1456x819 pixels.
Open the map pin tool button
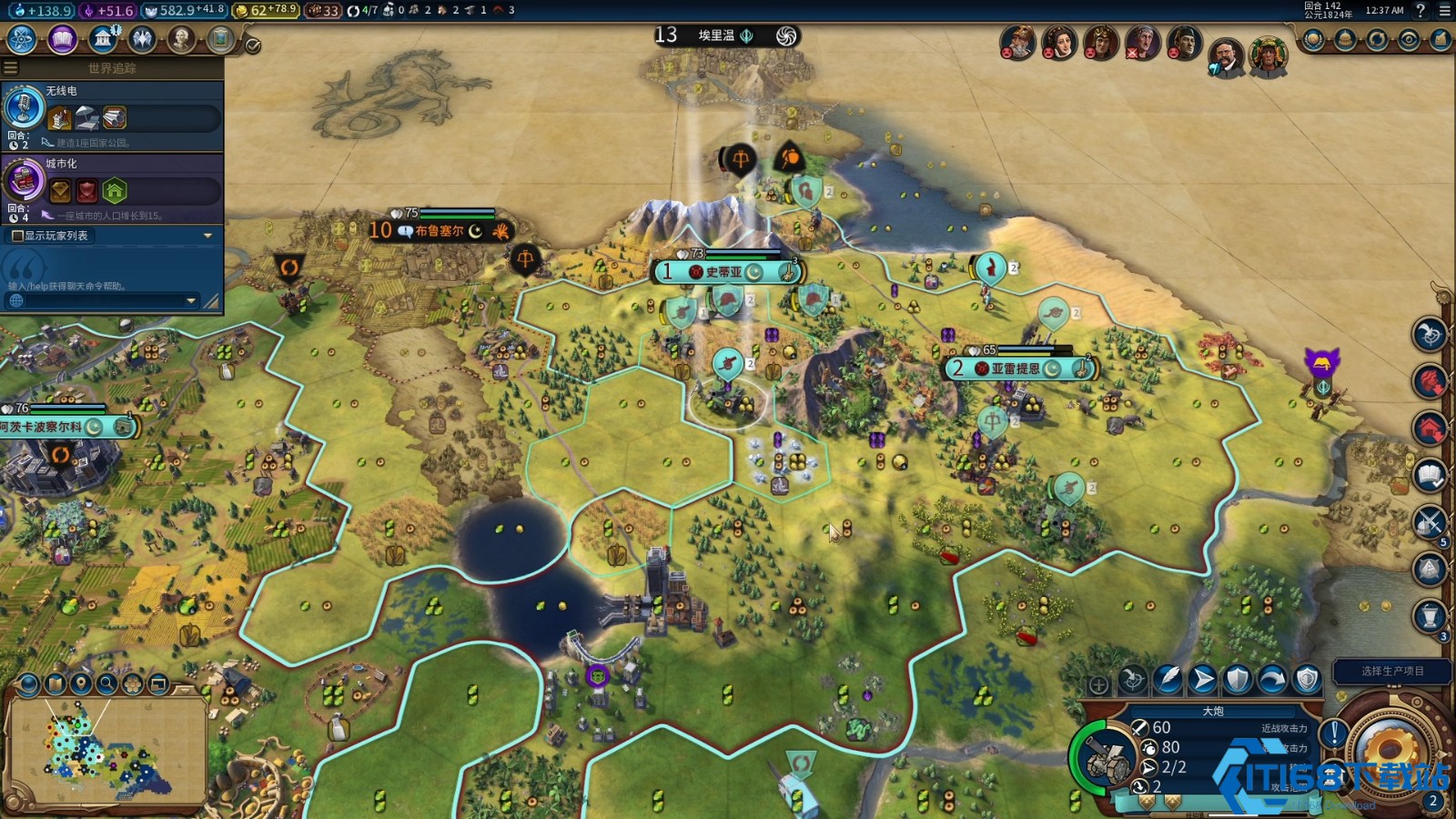click(x=82, y=683)
